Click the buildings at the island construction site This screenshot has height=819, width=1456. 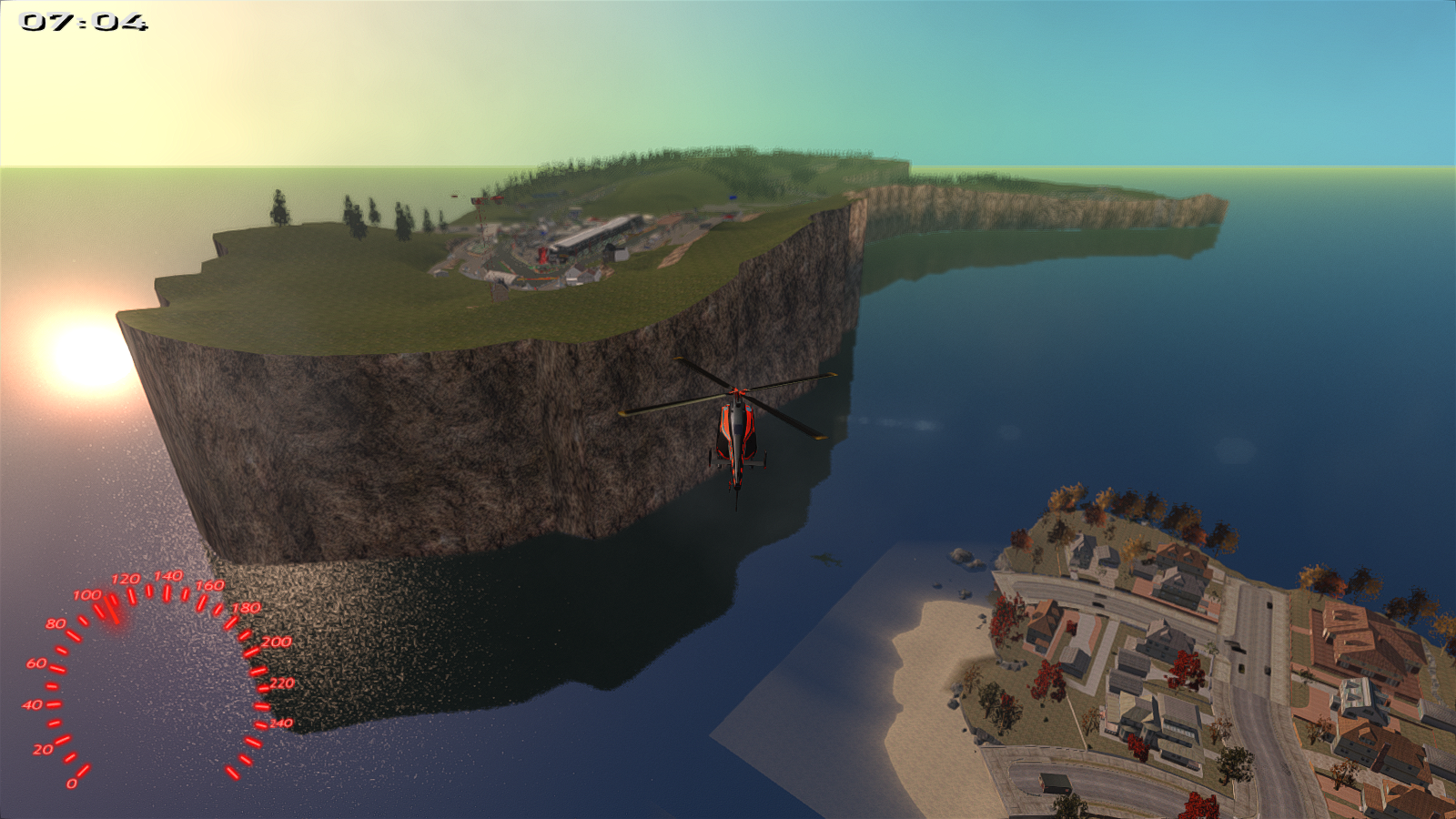[595, 233]
